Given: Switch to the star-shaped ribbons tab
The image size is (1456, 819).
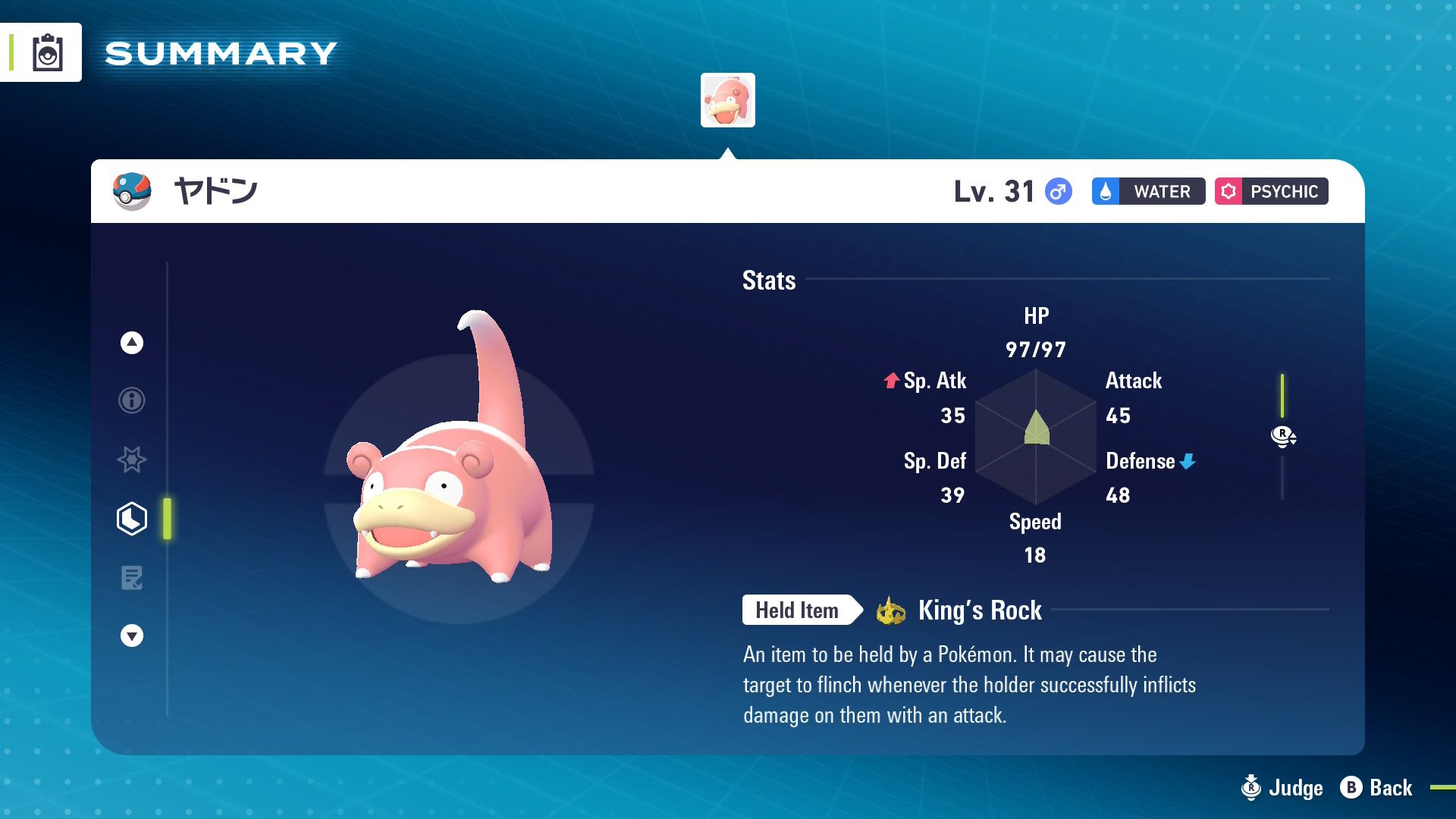Looking at the screenshot, I should coord(132,460).
